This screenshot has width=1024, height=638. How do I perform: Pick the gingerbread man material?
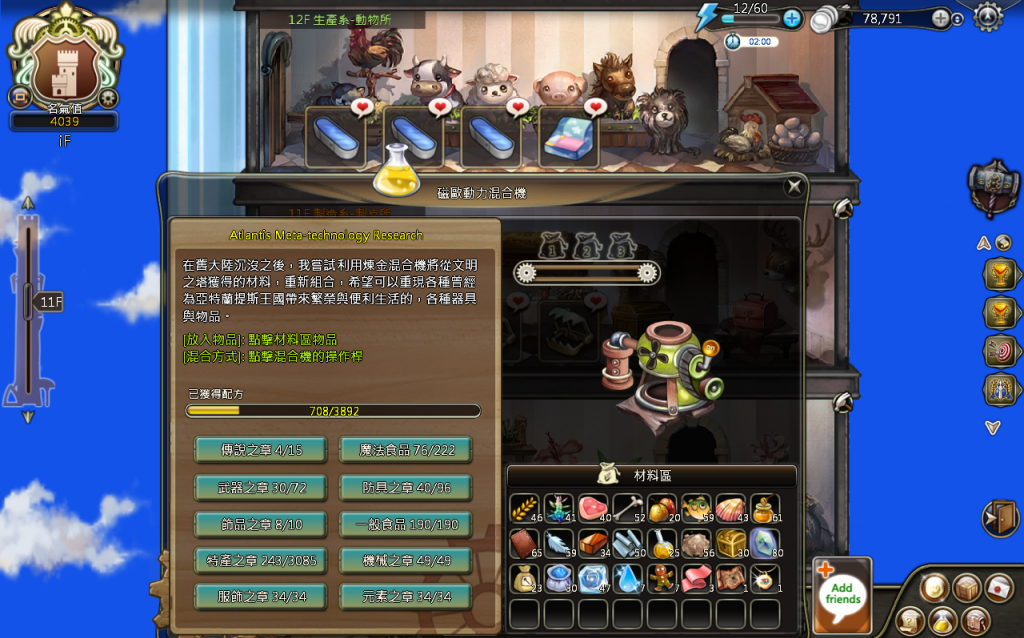[662, 579]
